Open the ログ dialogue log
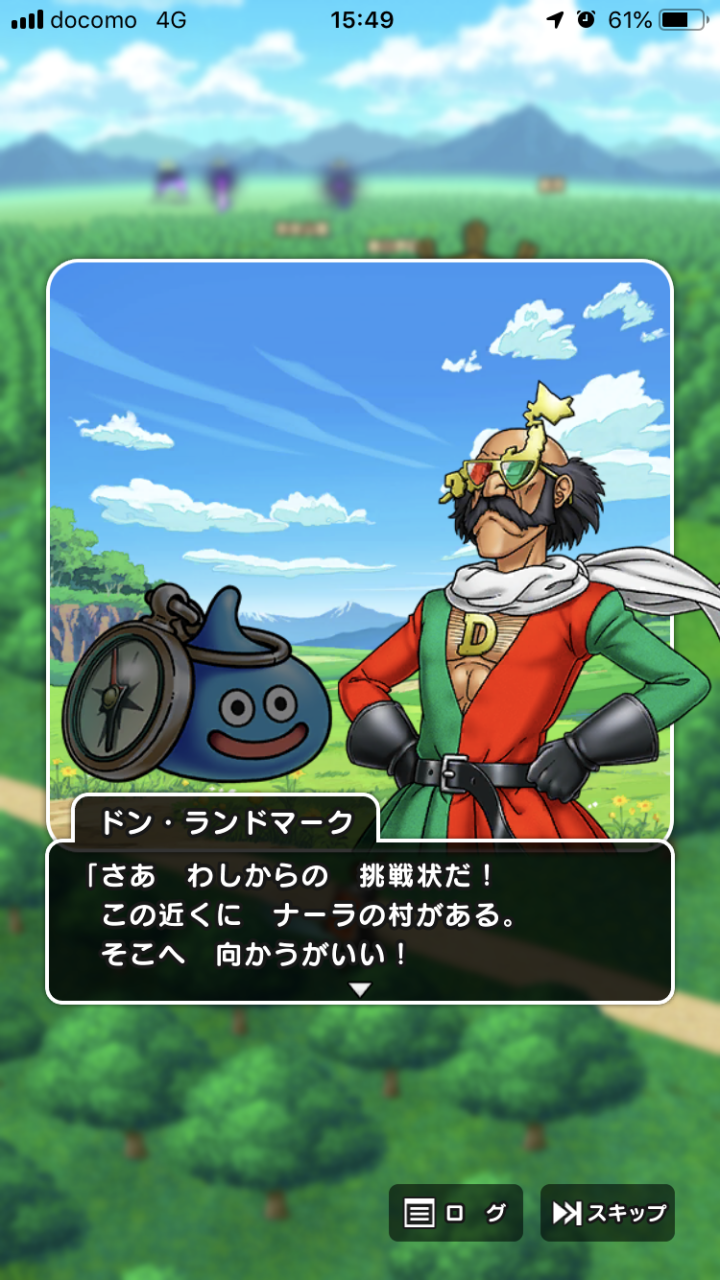 pyautogui.click(x=455, y=1213)
